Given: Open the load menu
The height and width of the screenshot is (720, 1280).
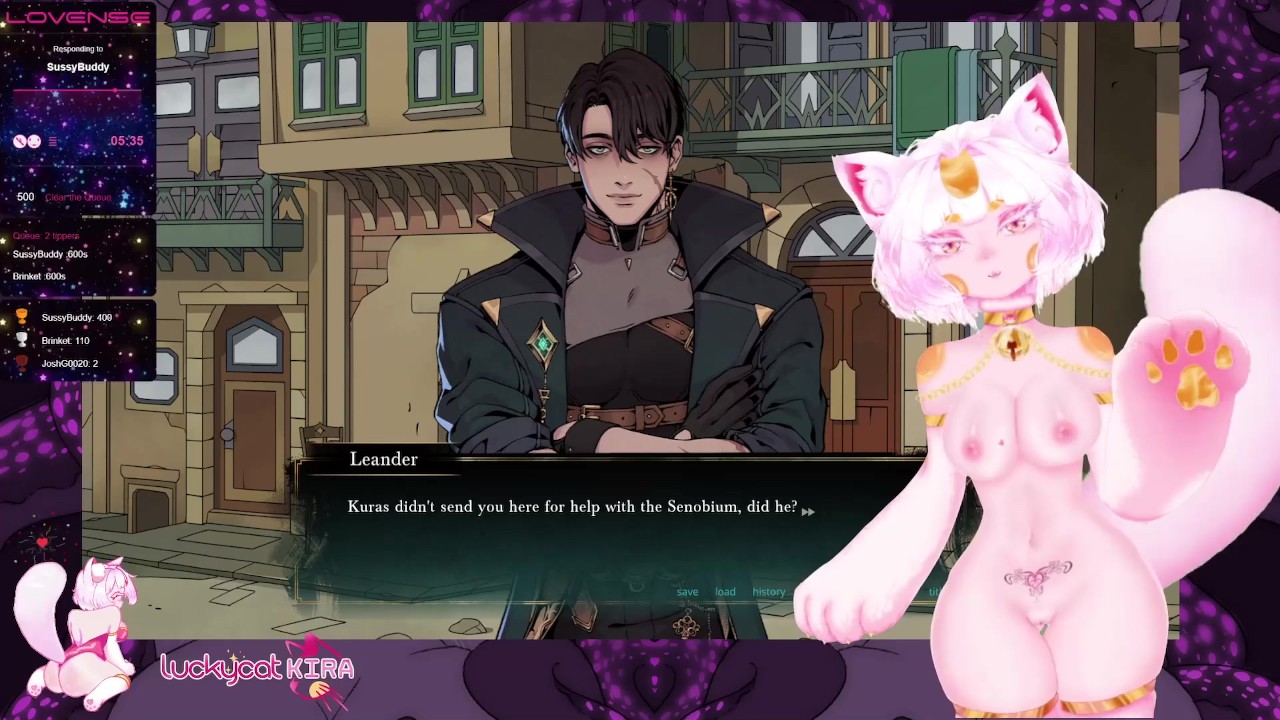Looking at the screenshot, I should pyautogui.click(x=725, y=592).
